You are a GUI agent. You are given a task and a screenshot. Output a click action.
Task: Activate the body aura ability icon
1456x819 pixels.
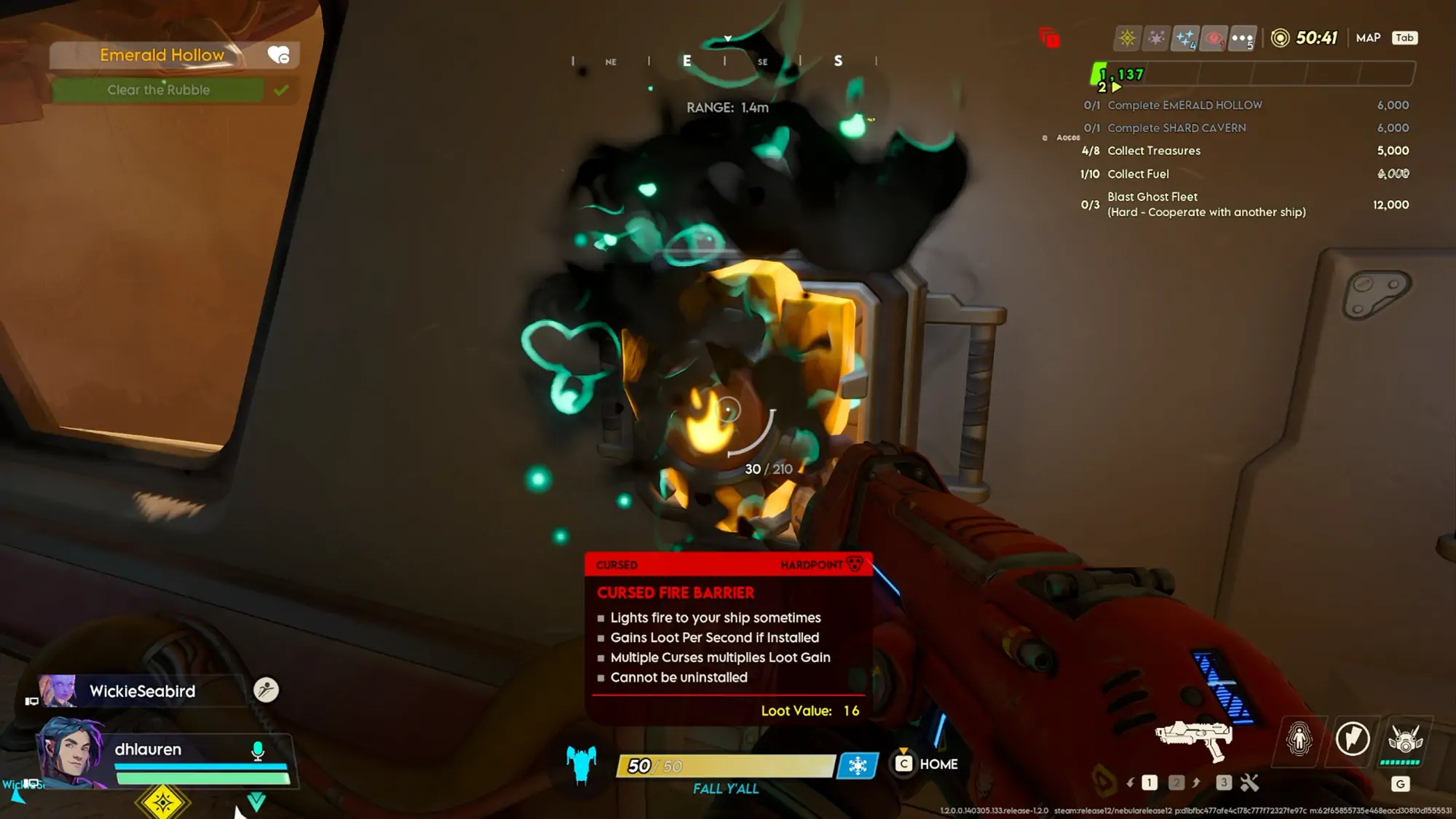click(1299, 740)
